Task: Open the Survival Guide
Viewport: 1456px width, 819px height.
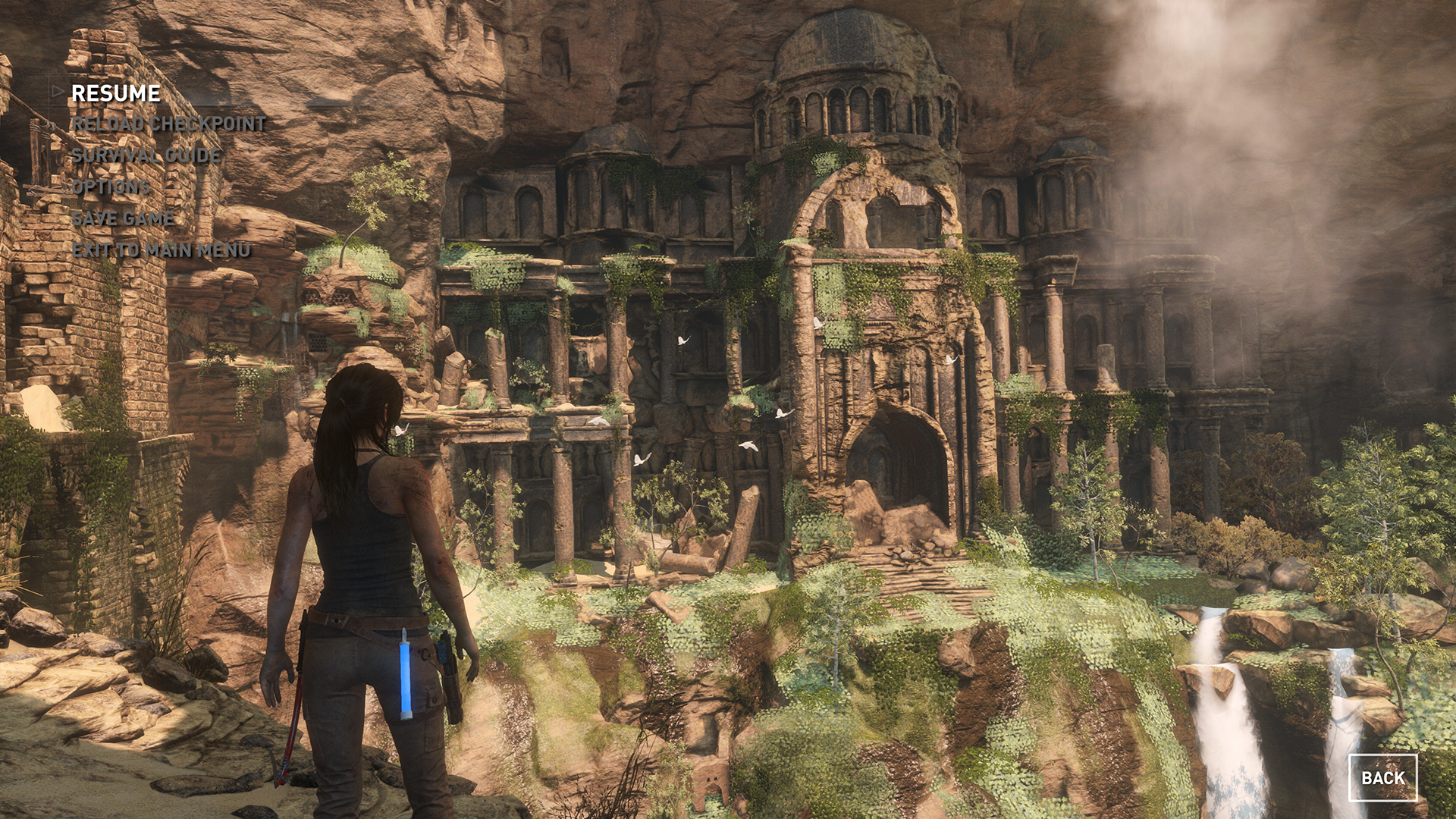Action: [146, 155]
